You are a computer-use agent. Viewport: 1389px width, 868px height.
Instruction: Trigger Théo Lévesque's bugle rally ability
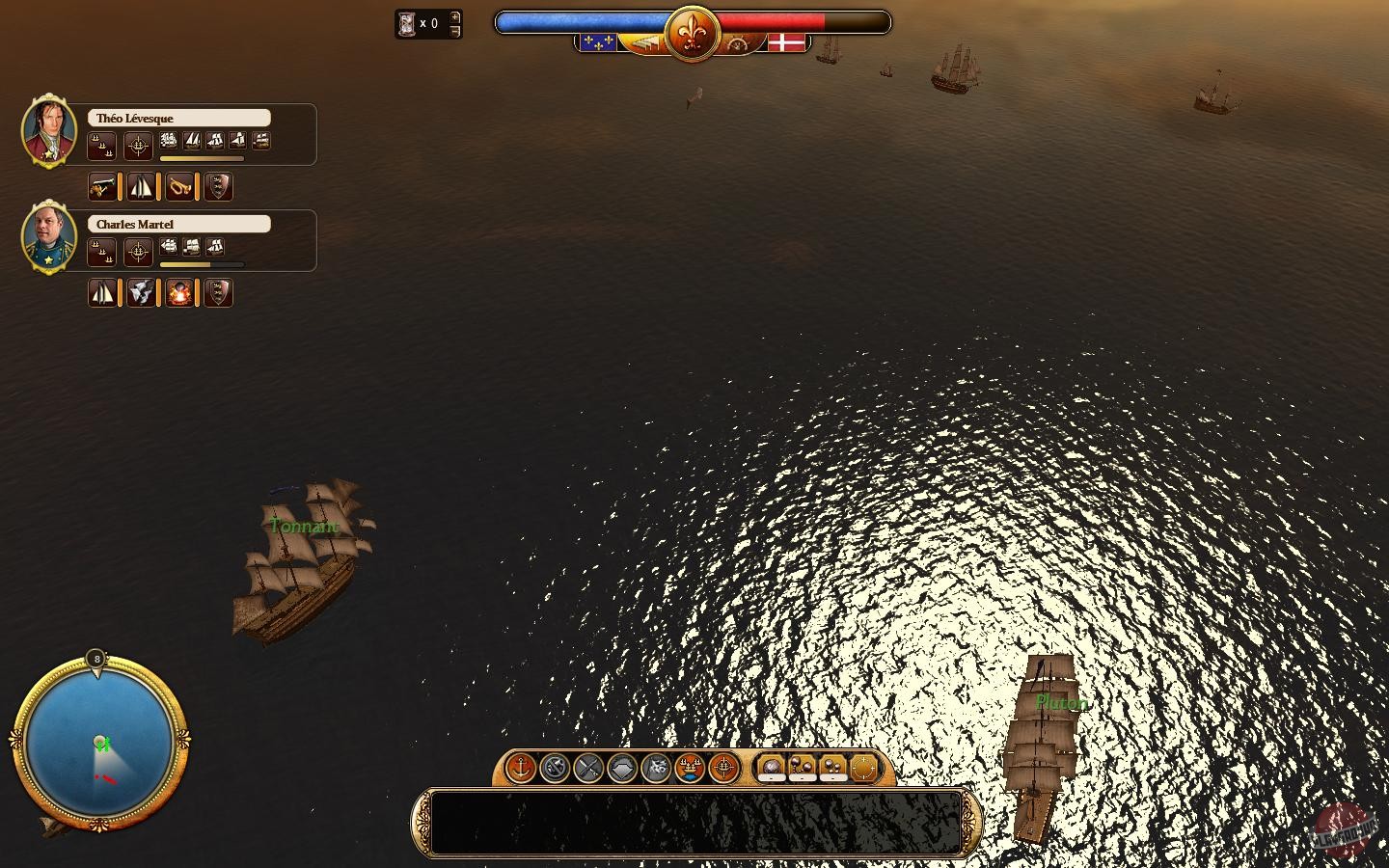click(x=181, y=186)
